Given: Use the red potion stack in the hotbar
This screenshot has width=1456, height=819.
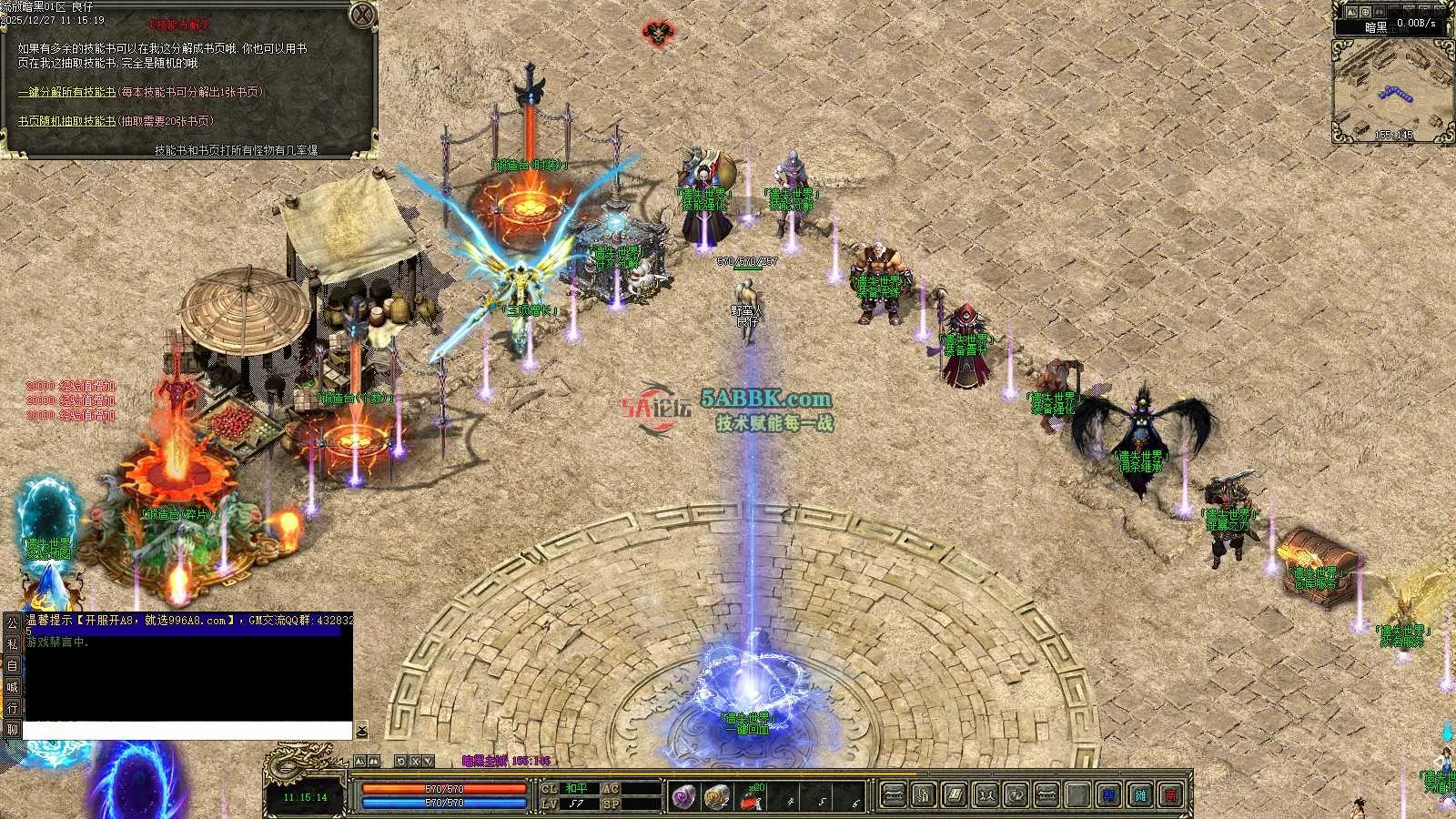Looking at the screenshot, I should pyautogui.click(x=751, y=799).
